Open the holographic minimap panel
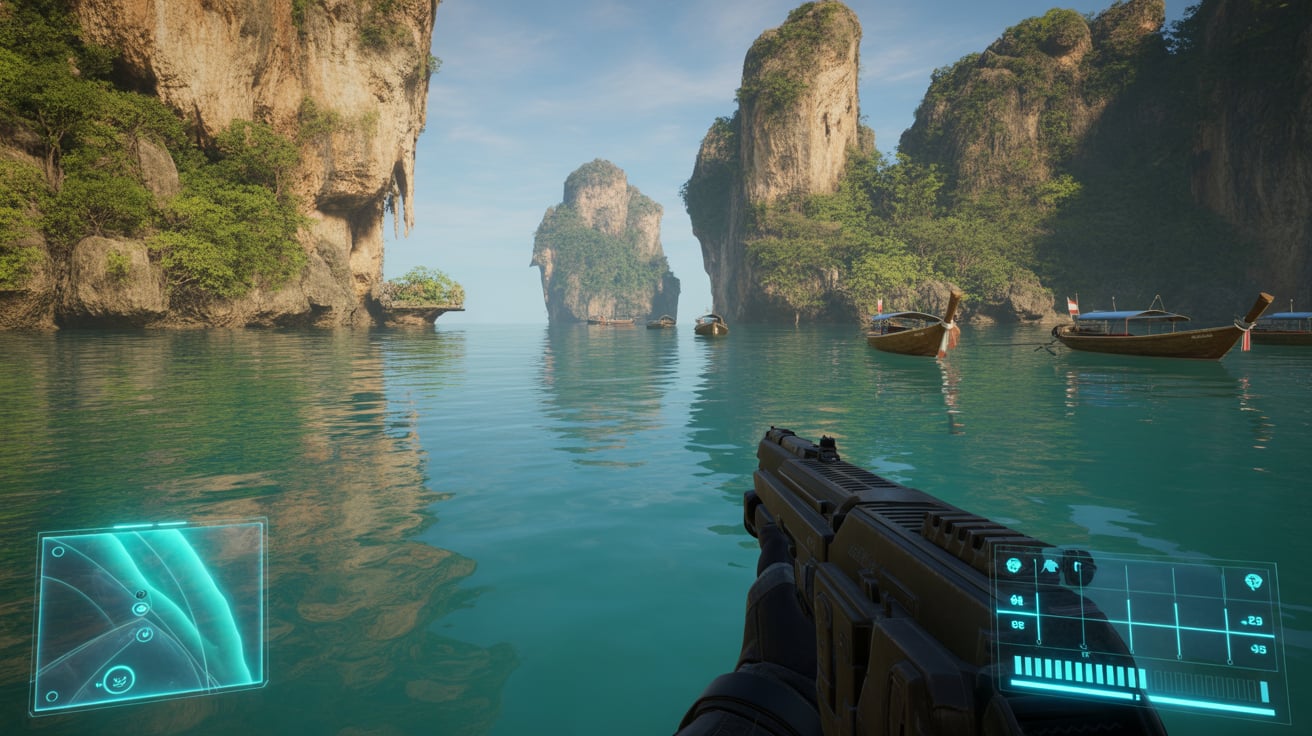Screen dimensions: 1312x736 coord(150,613)
